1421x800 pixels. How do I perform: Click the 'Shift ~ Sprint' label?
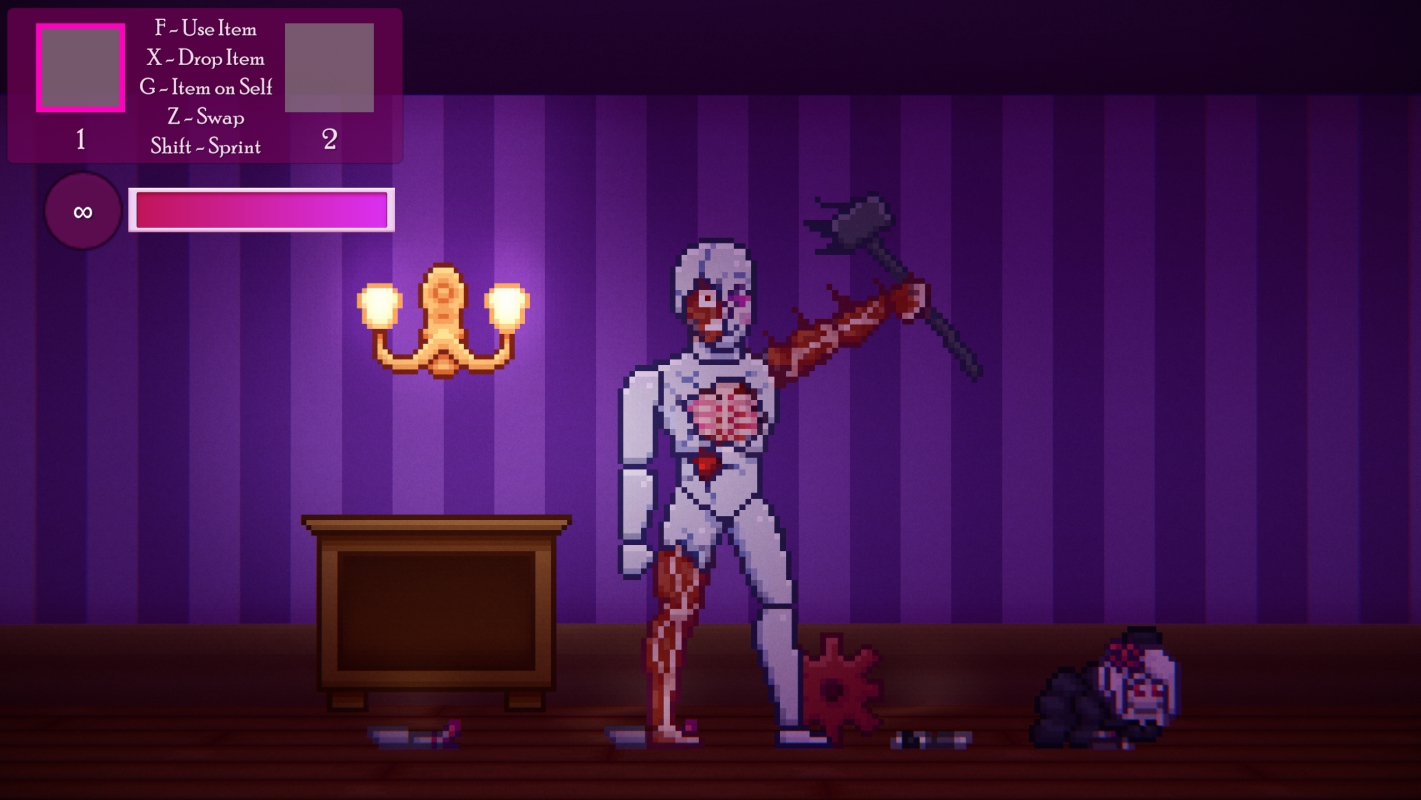tap(207, 145)
